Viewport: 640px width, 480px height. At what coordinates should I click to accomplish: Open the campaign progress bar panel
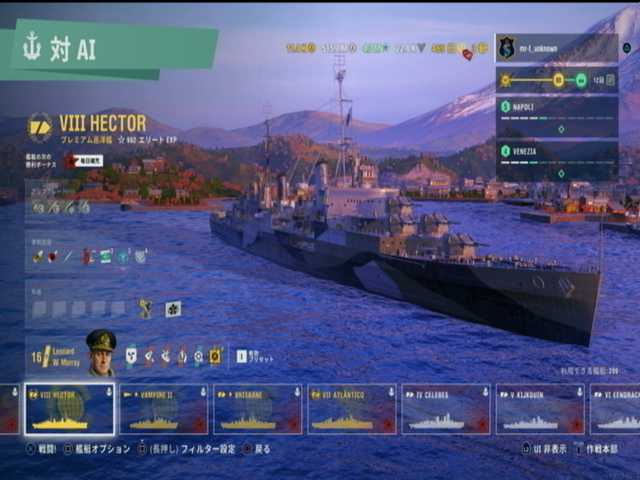click(556, 80)
